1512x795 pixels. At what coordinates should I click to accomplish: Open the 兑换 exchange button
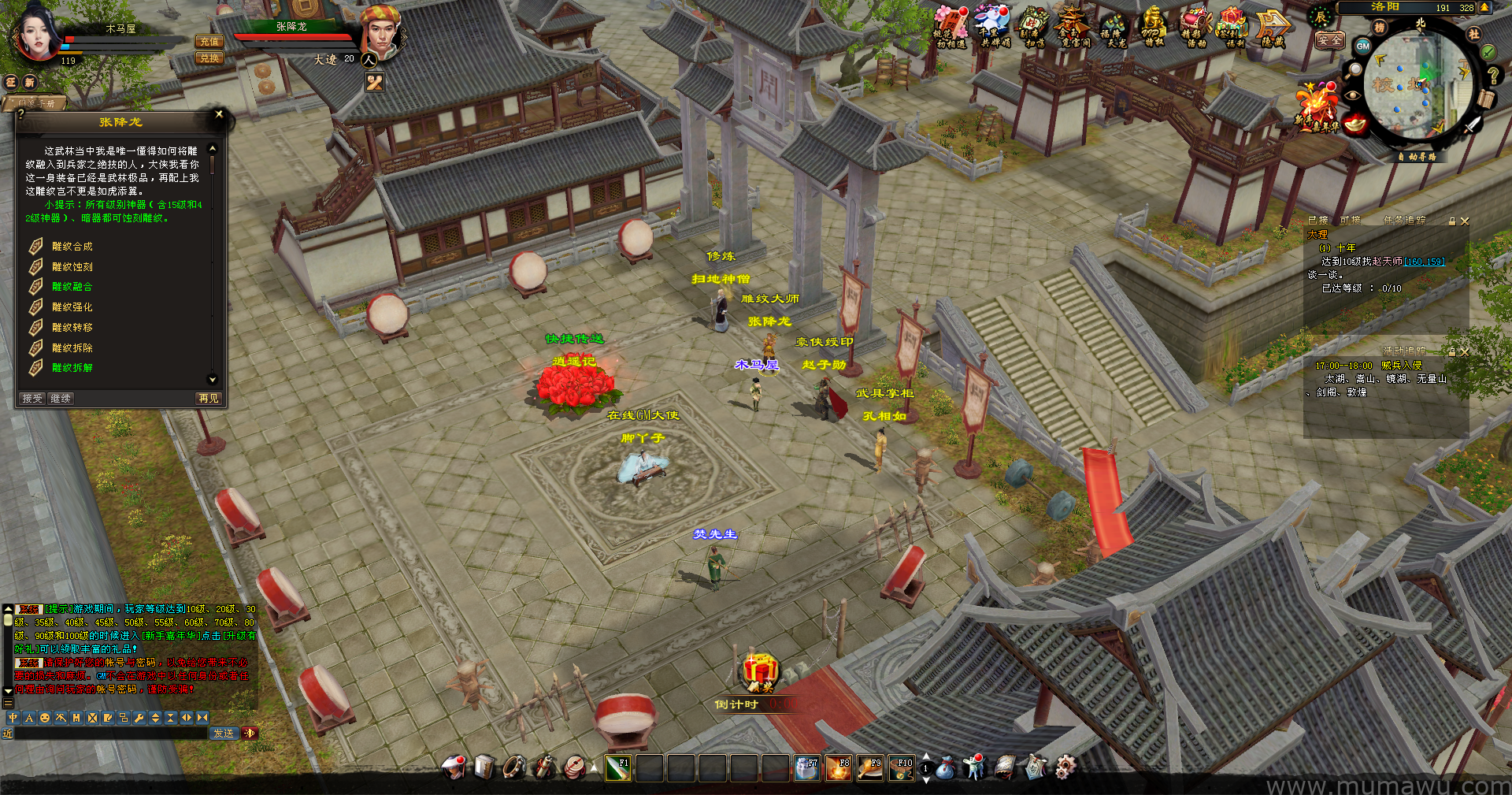click(x=209, y=58)
